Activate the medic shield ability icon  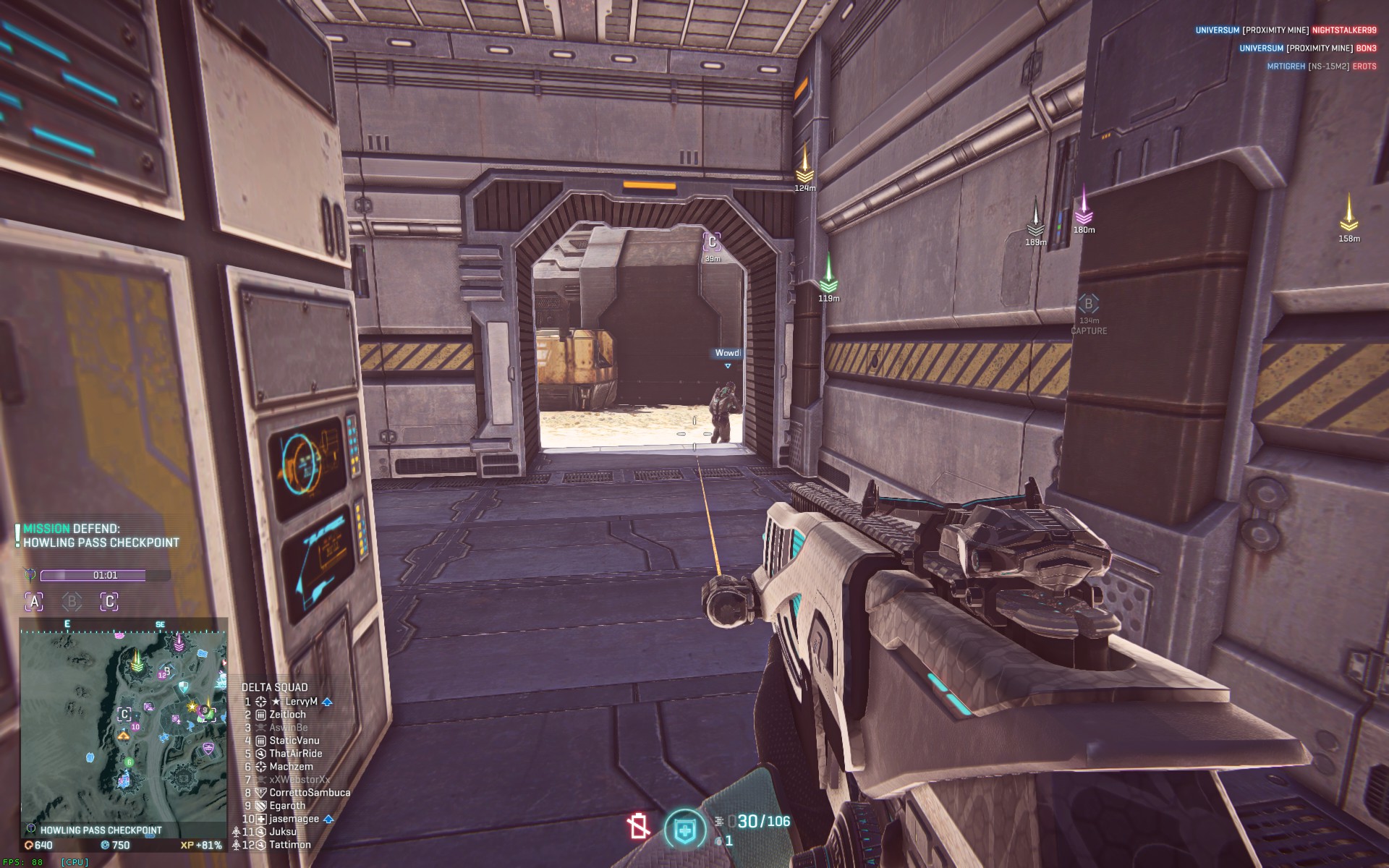684,829
